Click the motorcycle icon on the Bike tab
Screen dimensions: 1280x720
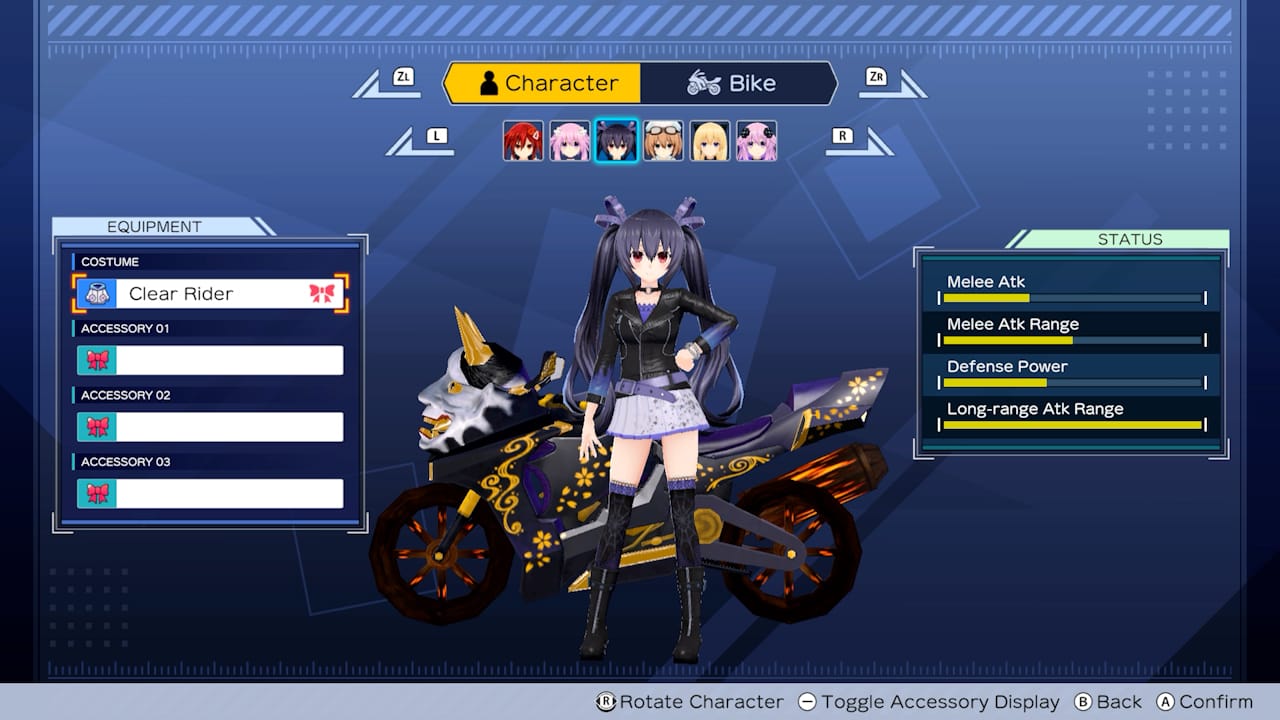pos(706,83)
